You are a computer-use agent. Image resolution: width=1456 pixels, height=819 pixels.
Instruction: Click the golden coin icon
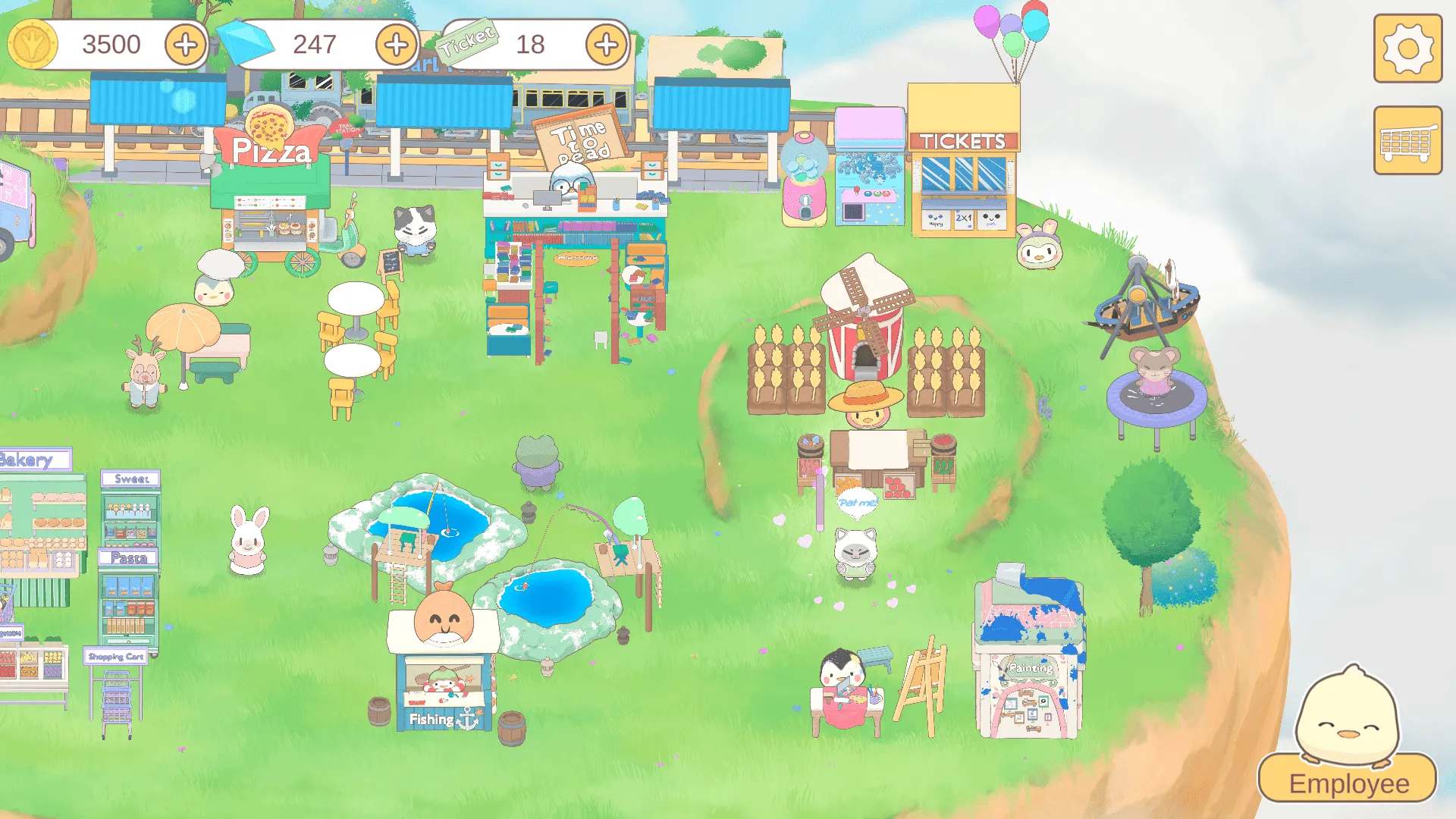30,43
